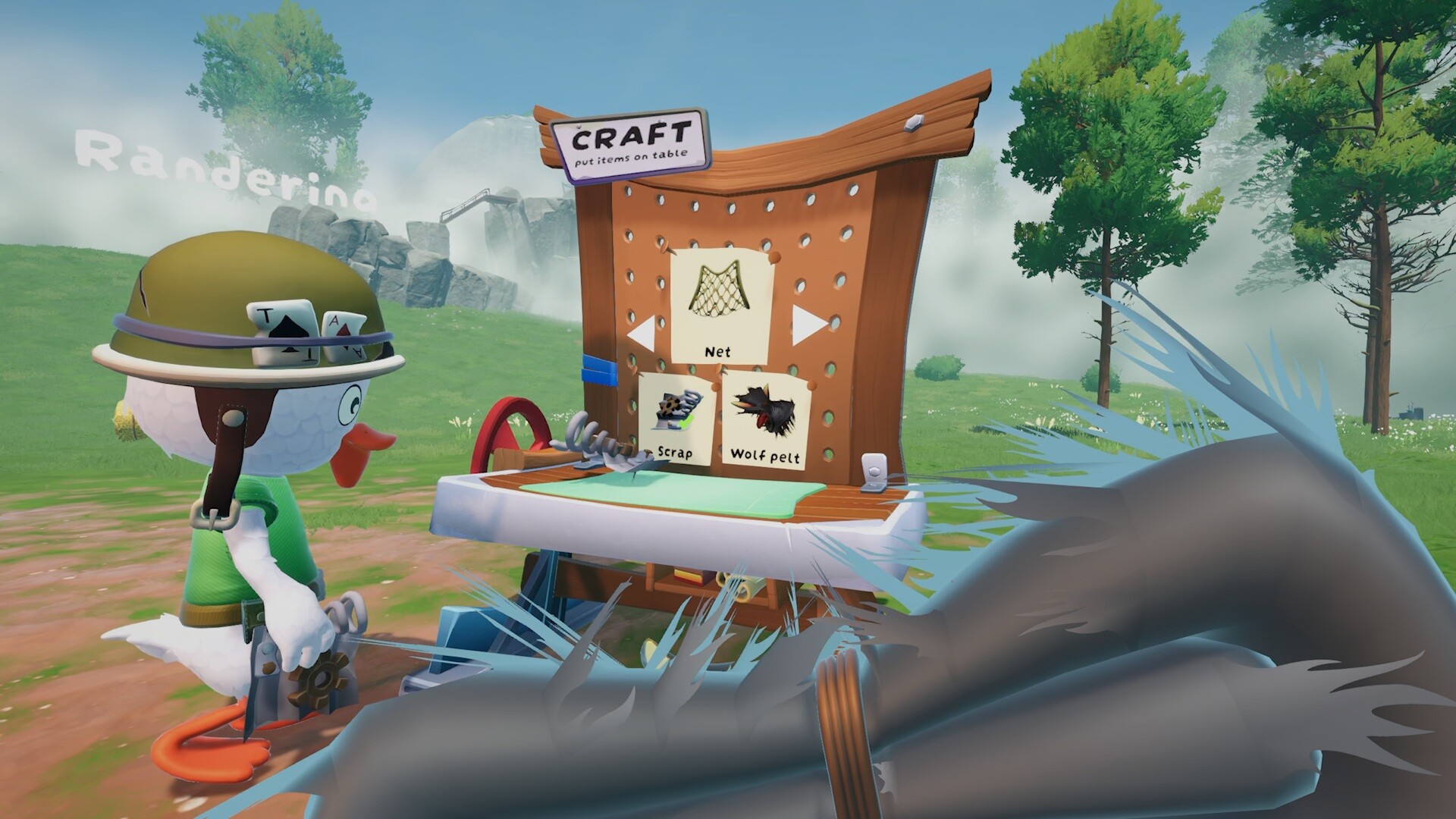
Task: Click the metal latch on the pegboard's right edge
Action: click(876, 470)
